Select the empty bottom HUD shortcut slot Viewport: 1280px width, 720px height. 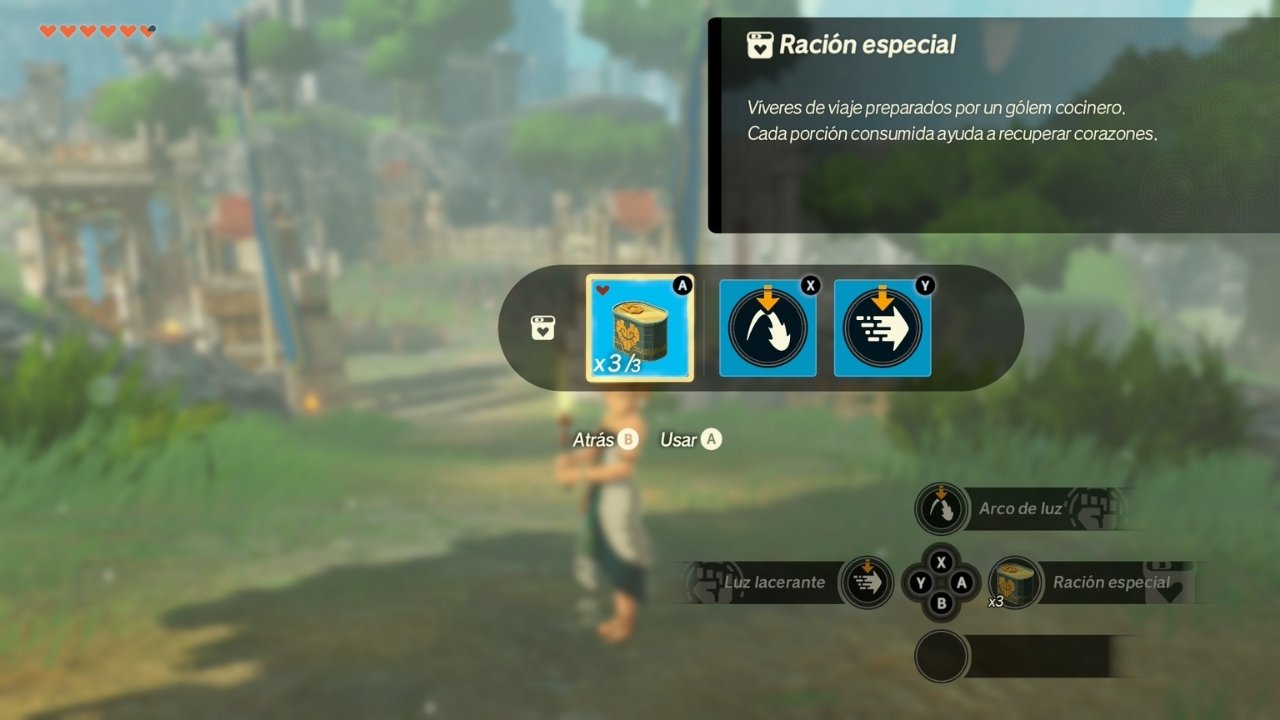pos(941,656)
